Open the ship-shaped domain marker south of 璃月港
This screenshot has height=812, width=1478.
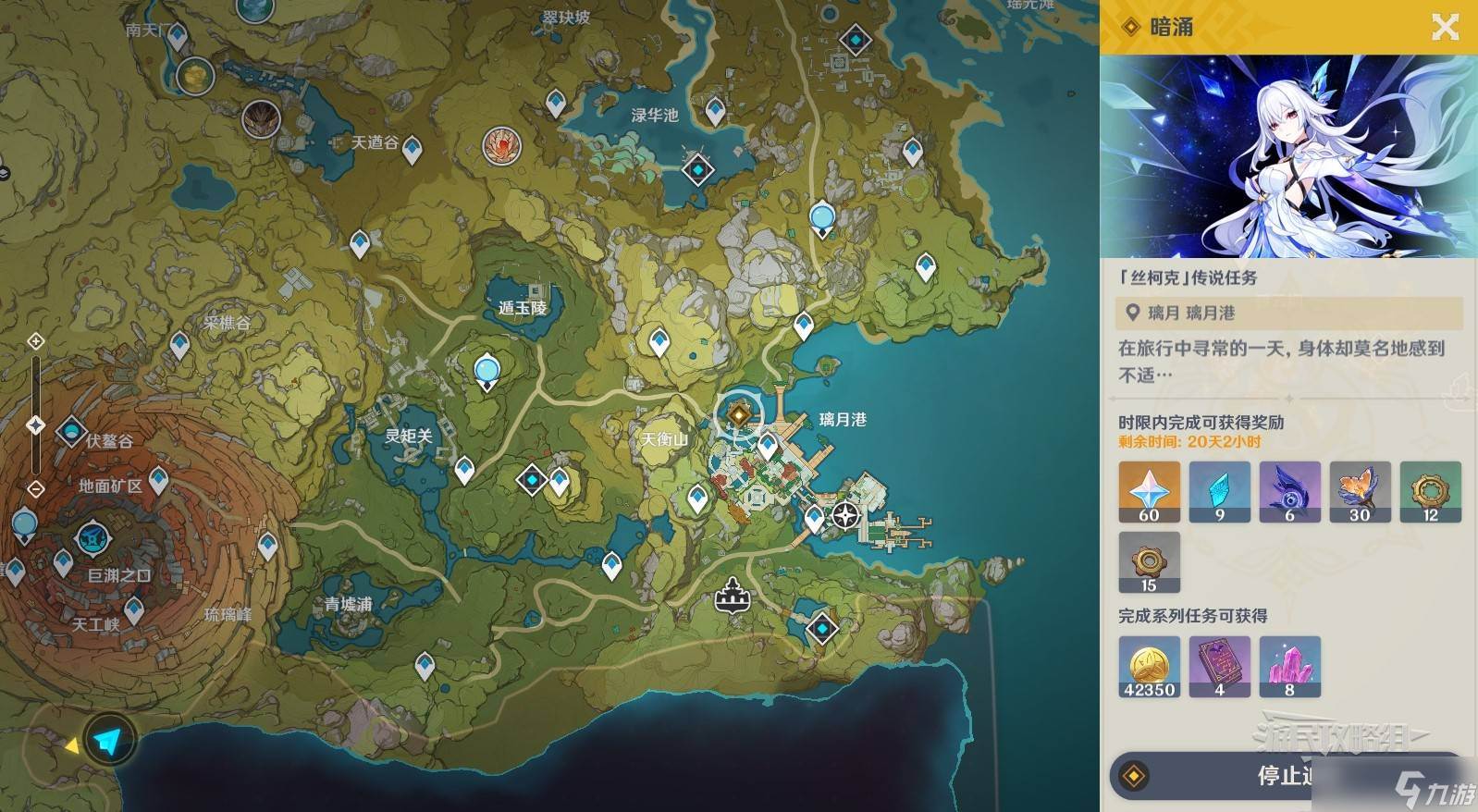click(733, 595)
